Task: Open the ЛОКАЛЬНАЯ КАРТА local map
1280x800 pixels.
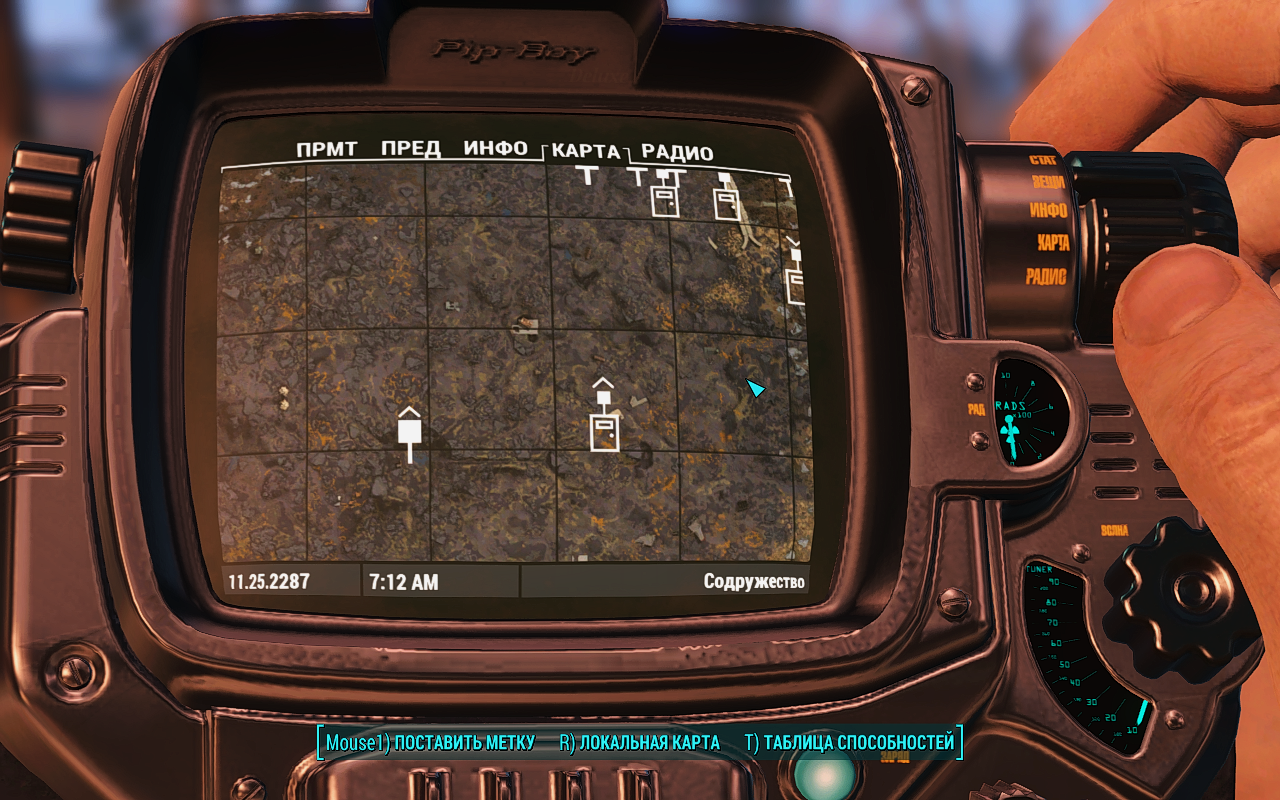Action: pyautogui.click(x=640, y=743)
